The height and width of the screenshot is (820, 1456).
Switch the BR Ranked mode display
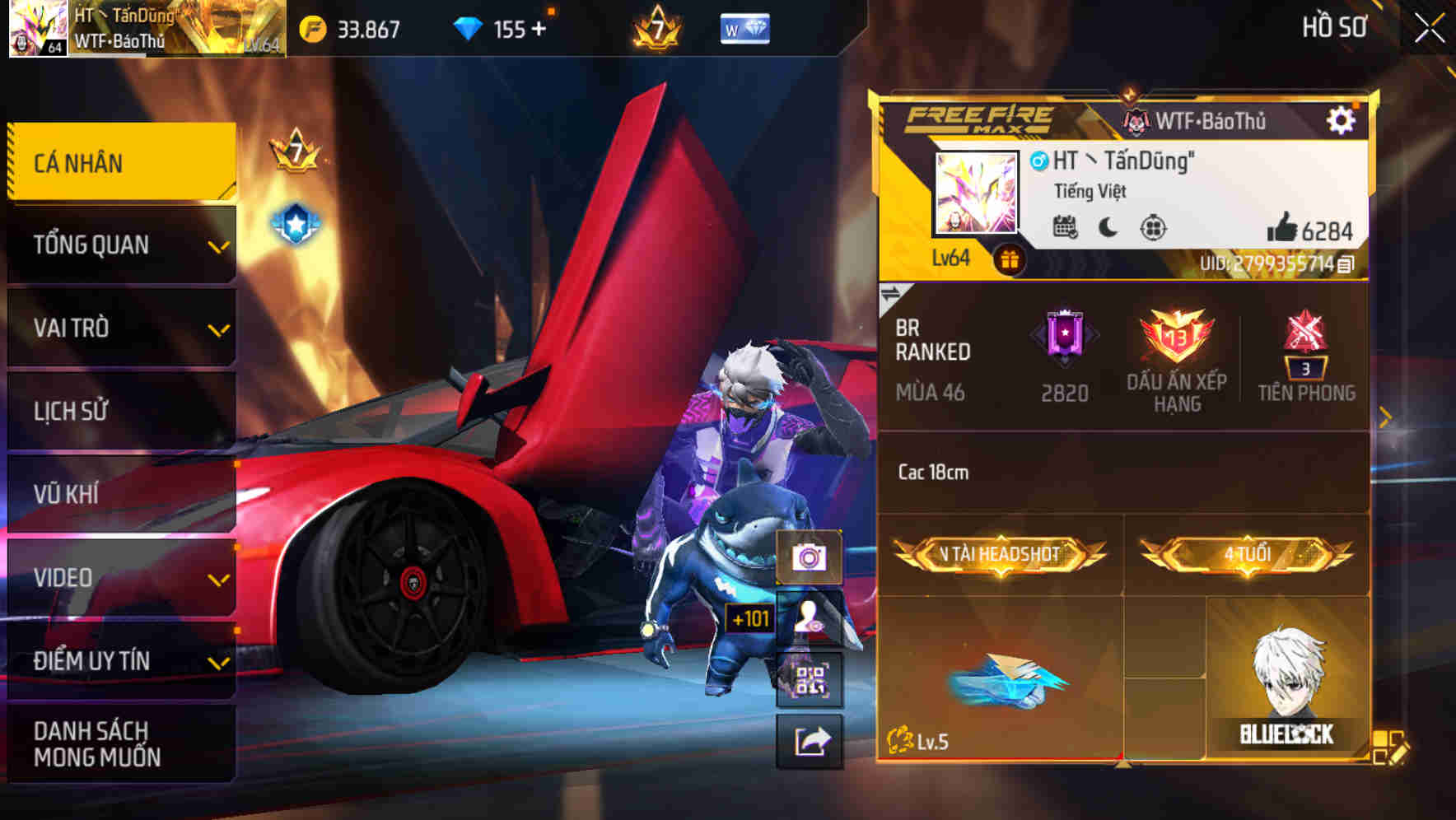click(891, 295)
